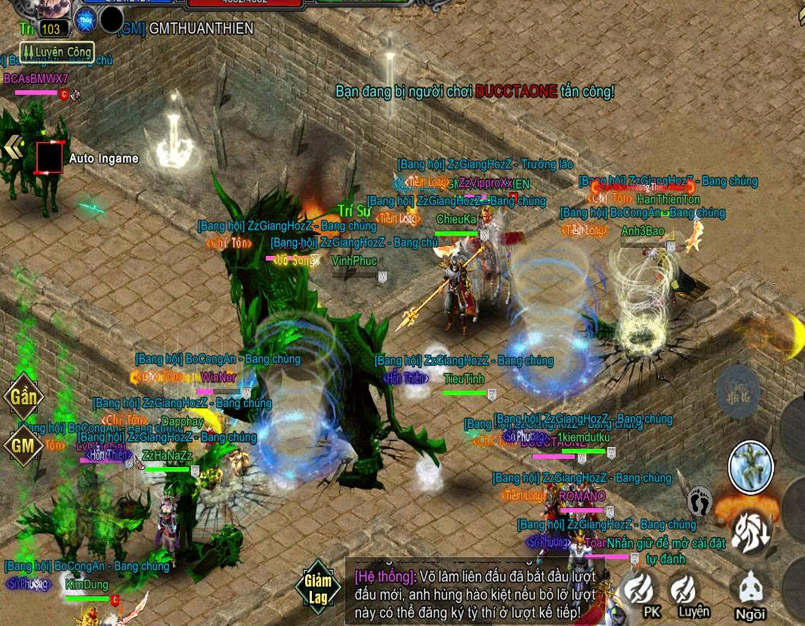The height and width of the screenshot is (626, 805).
Task: Tap the horse mount icon
Action: click(x=751, y=531)
